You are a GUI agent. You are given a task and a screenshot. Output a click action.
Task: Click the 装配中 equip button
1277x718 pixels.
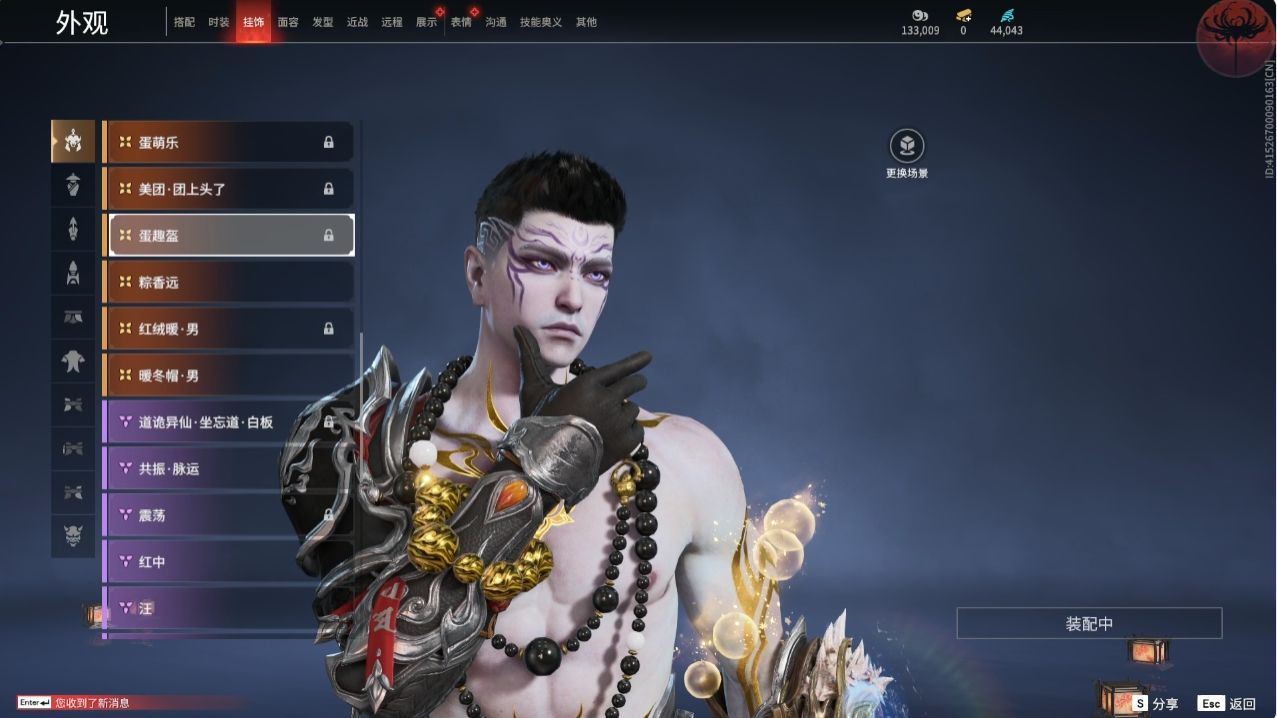(x=1089, y=623)
